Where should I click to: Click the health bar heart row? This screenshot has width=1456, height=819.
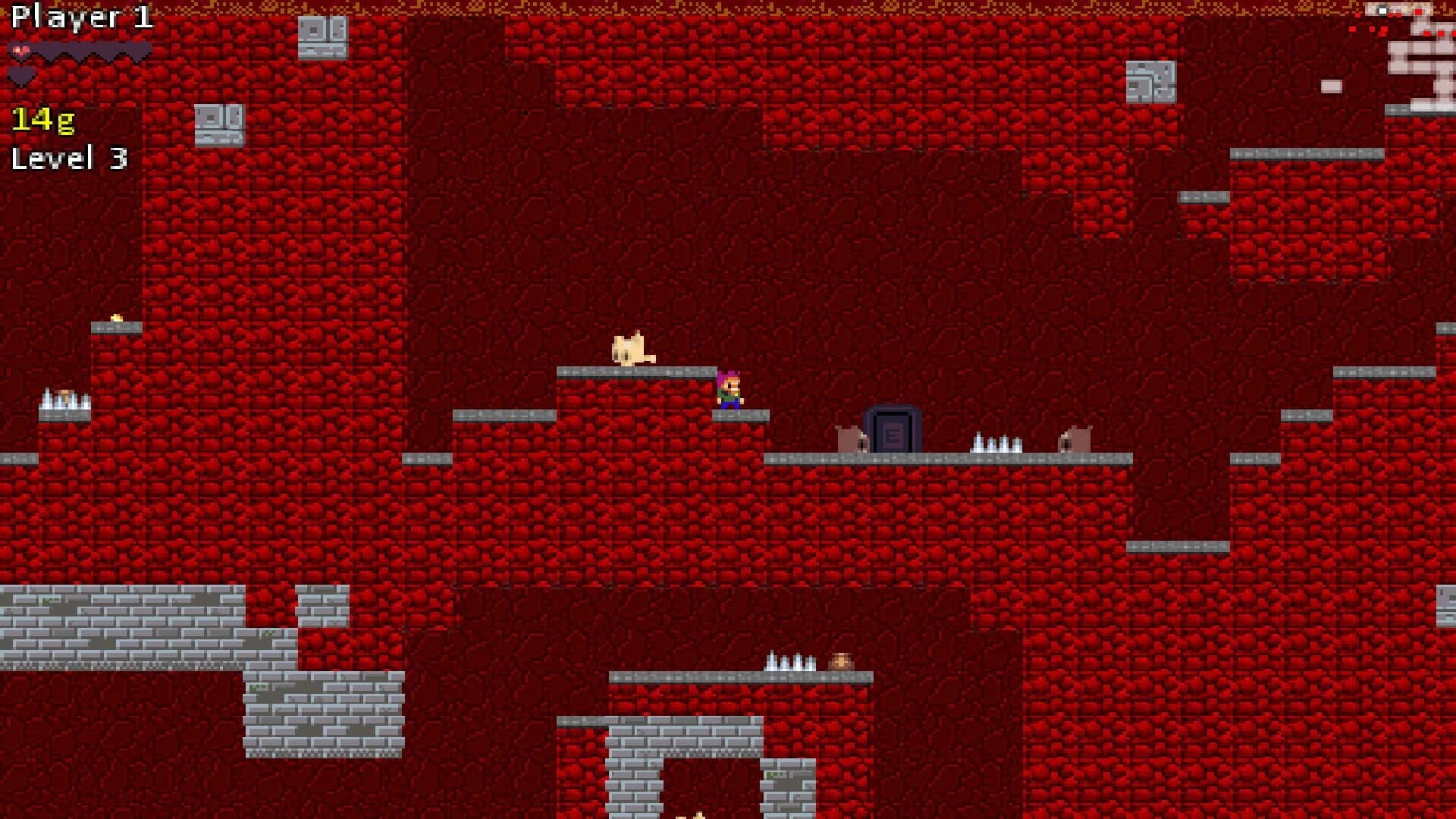click(76, 49)
